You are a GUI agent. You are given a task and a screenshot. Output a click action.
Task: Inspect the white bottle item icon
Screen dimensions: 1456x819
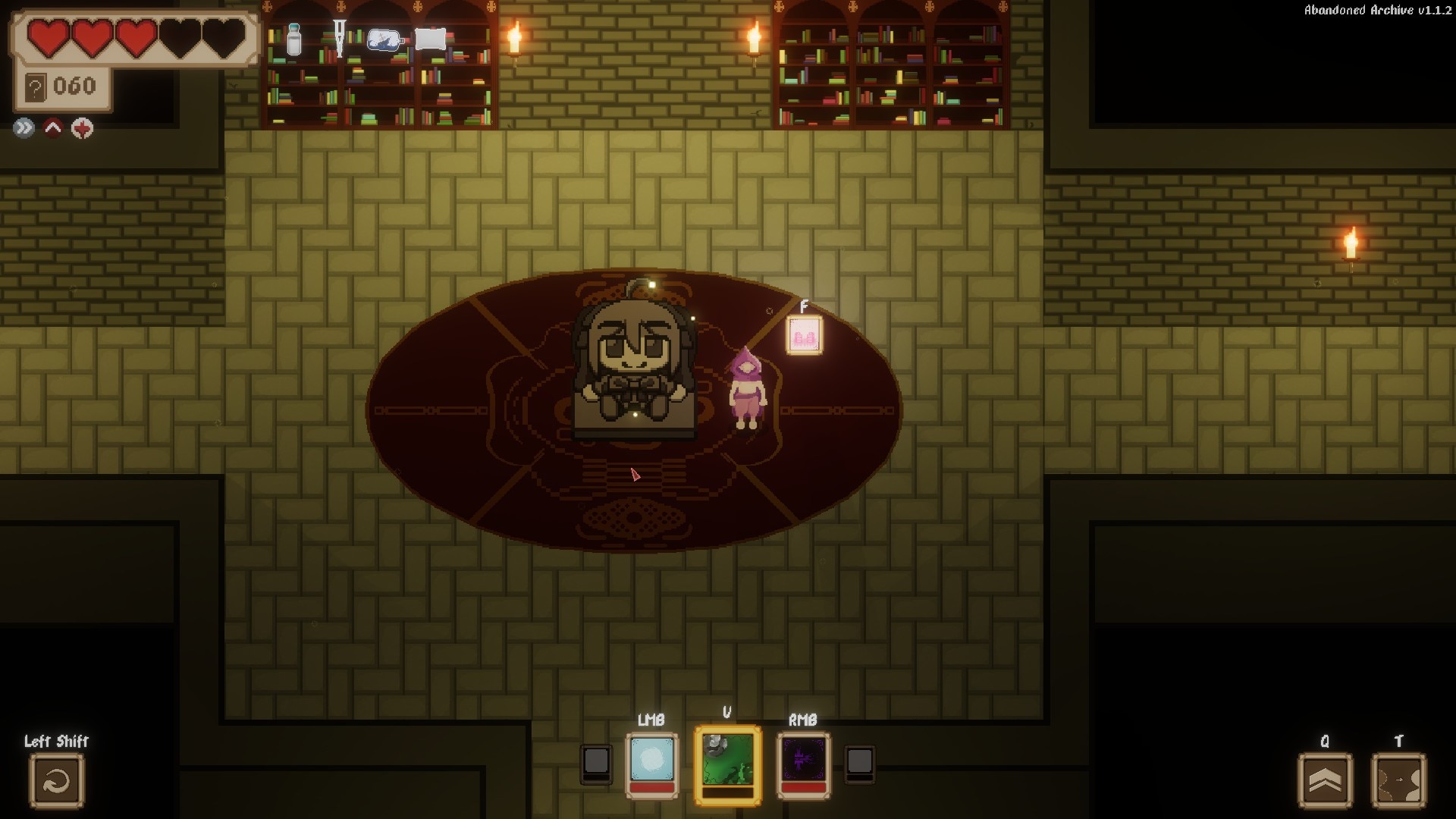[294, 39]
